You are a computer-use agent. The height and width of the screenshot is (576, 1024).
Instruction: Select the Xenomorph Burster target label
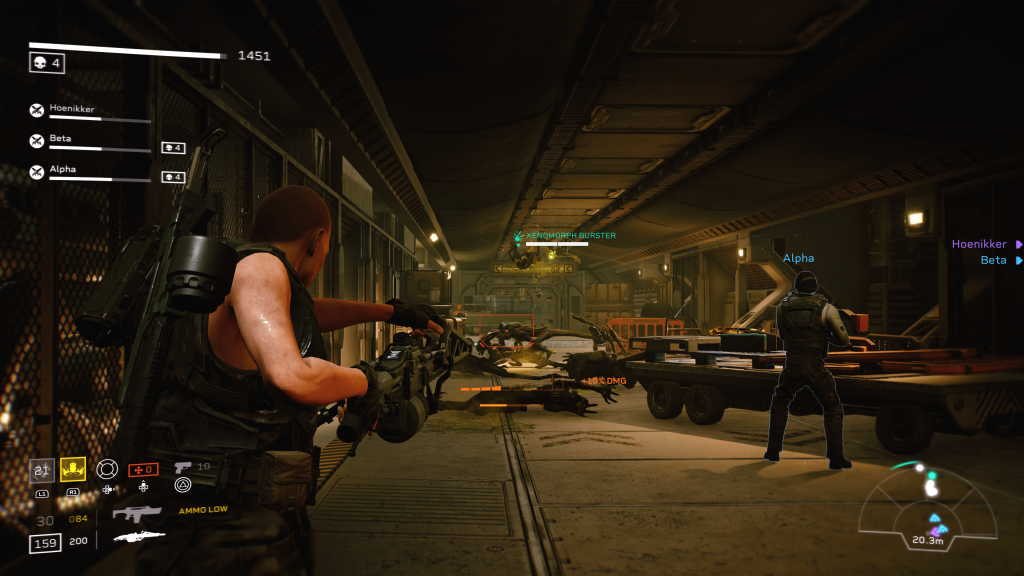tap(570, 236)
